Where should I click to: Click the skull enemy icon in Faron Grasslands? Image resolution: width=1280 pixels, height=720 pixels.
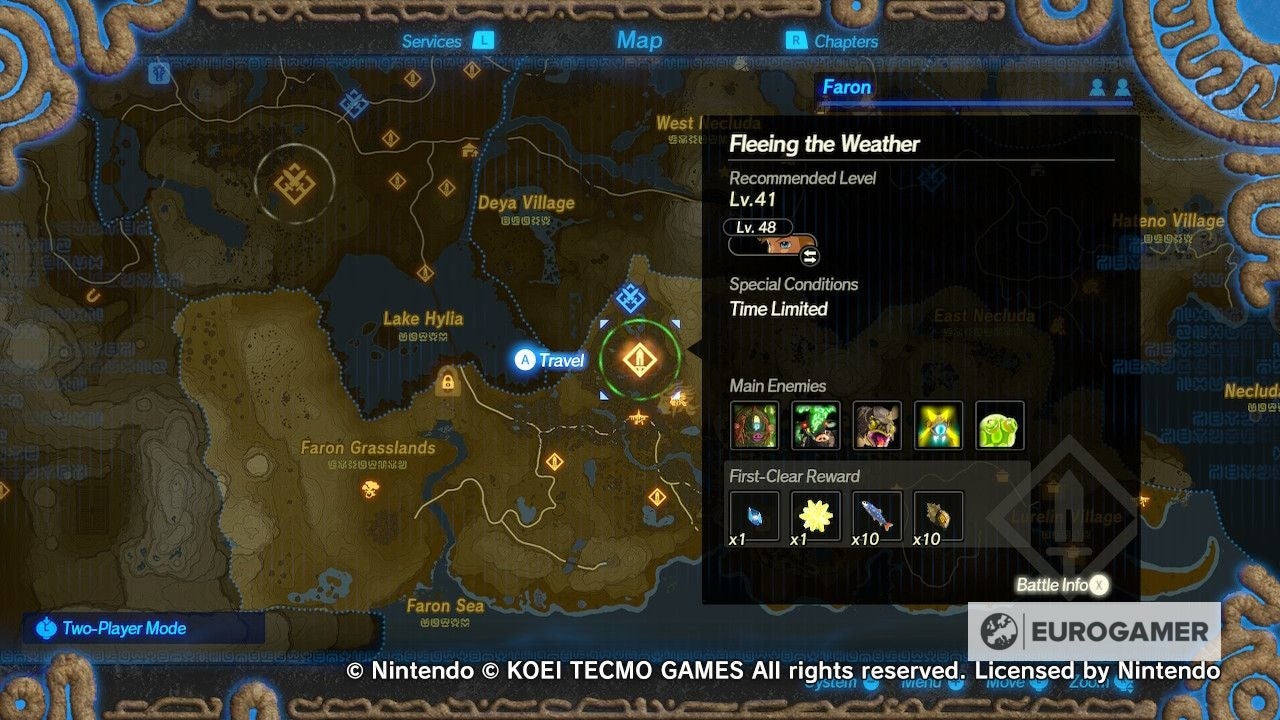(x=370, y=487)
